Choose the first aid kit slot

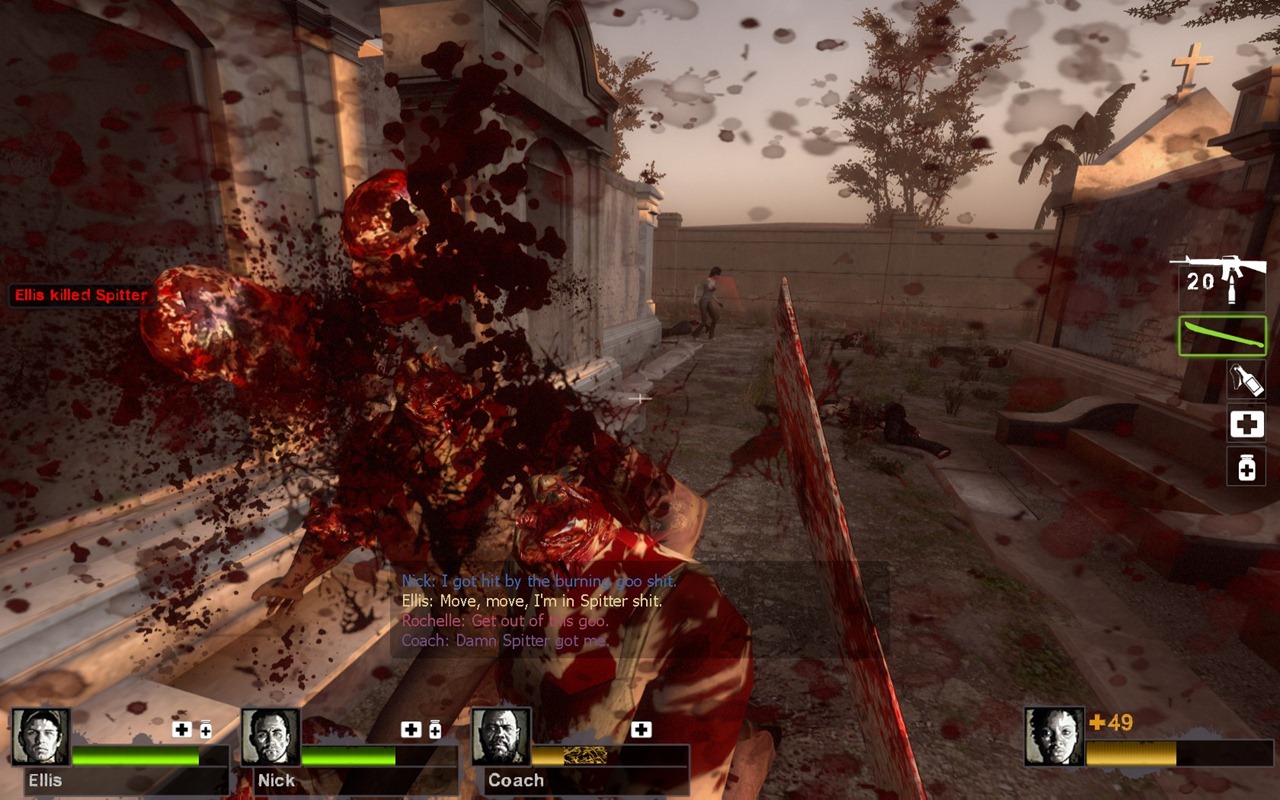click(1246, 424)
